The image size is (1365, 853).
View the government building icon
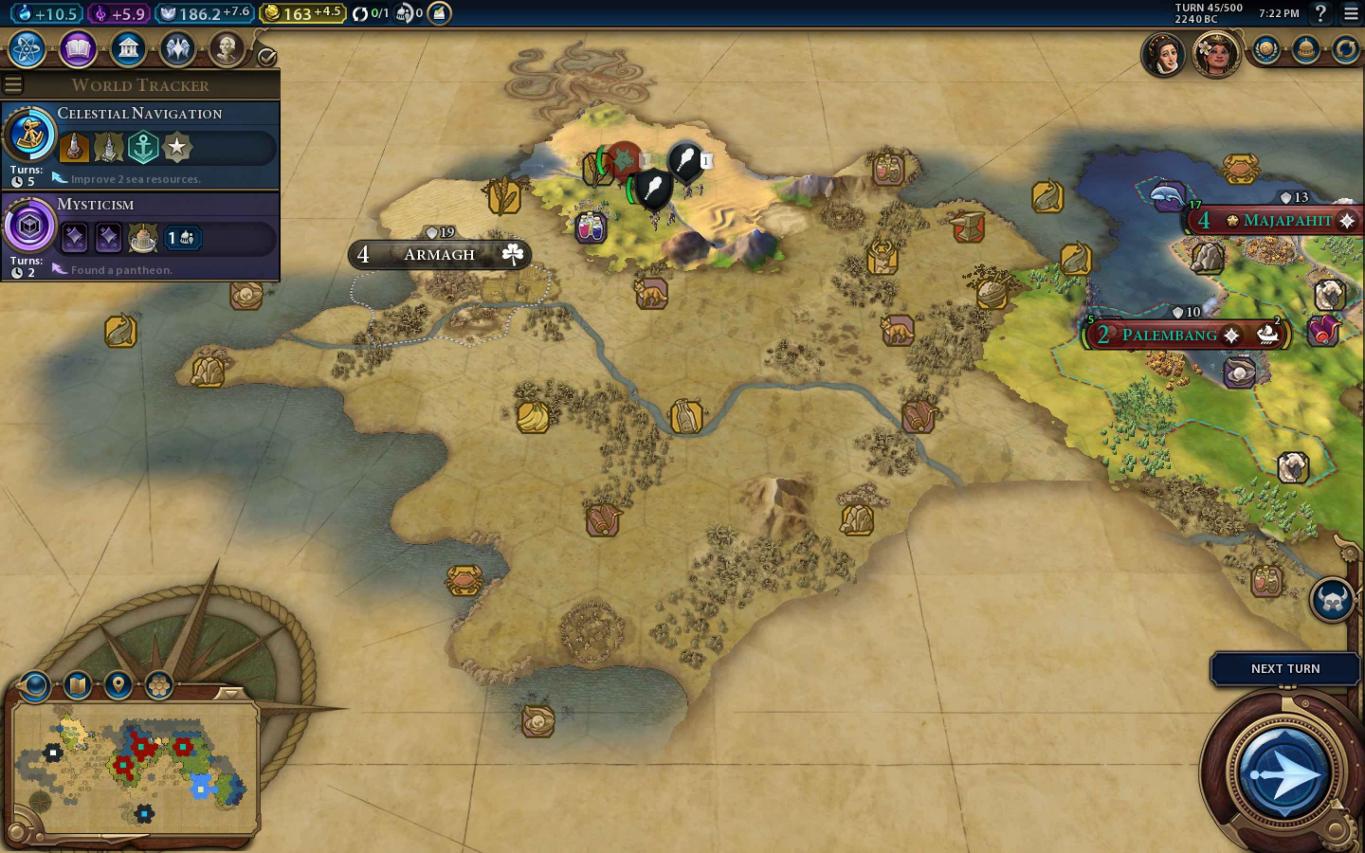[x=128, y=48]
